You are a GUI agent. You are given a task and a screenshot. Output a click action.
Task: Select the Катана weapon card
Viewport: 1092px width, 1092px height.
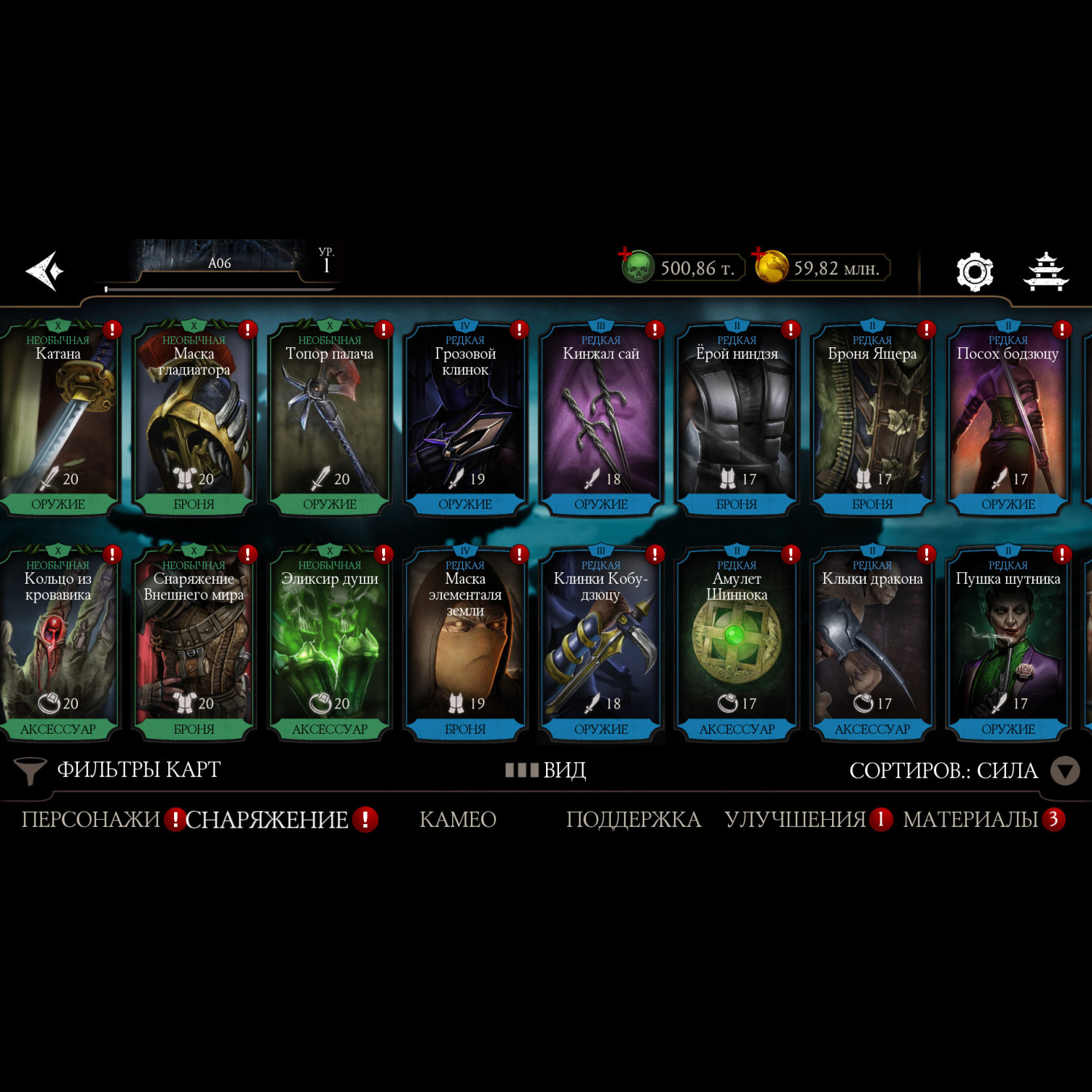point(58,419)
